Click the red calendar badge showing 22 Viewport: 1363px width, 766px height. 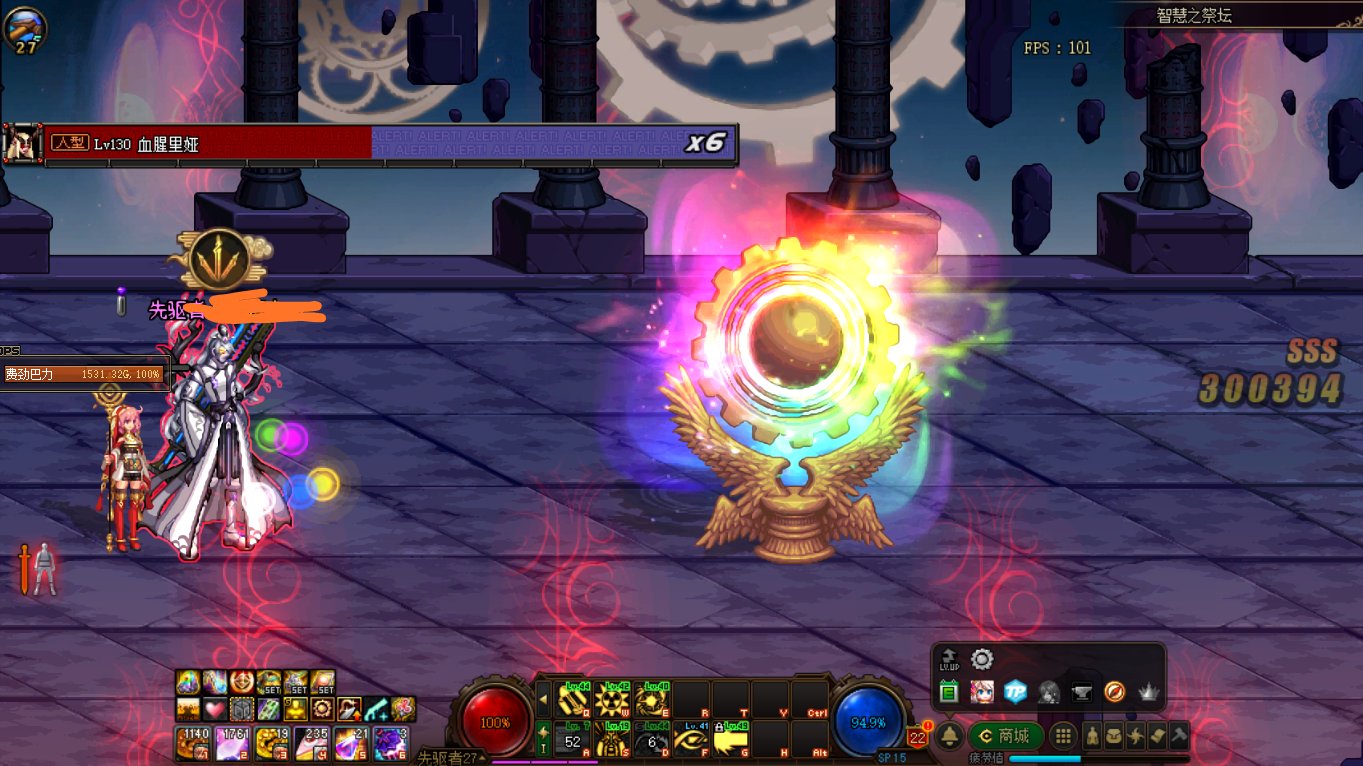[x=917, y=739]
